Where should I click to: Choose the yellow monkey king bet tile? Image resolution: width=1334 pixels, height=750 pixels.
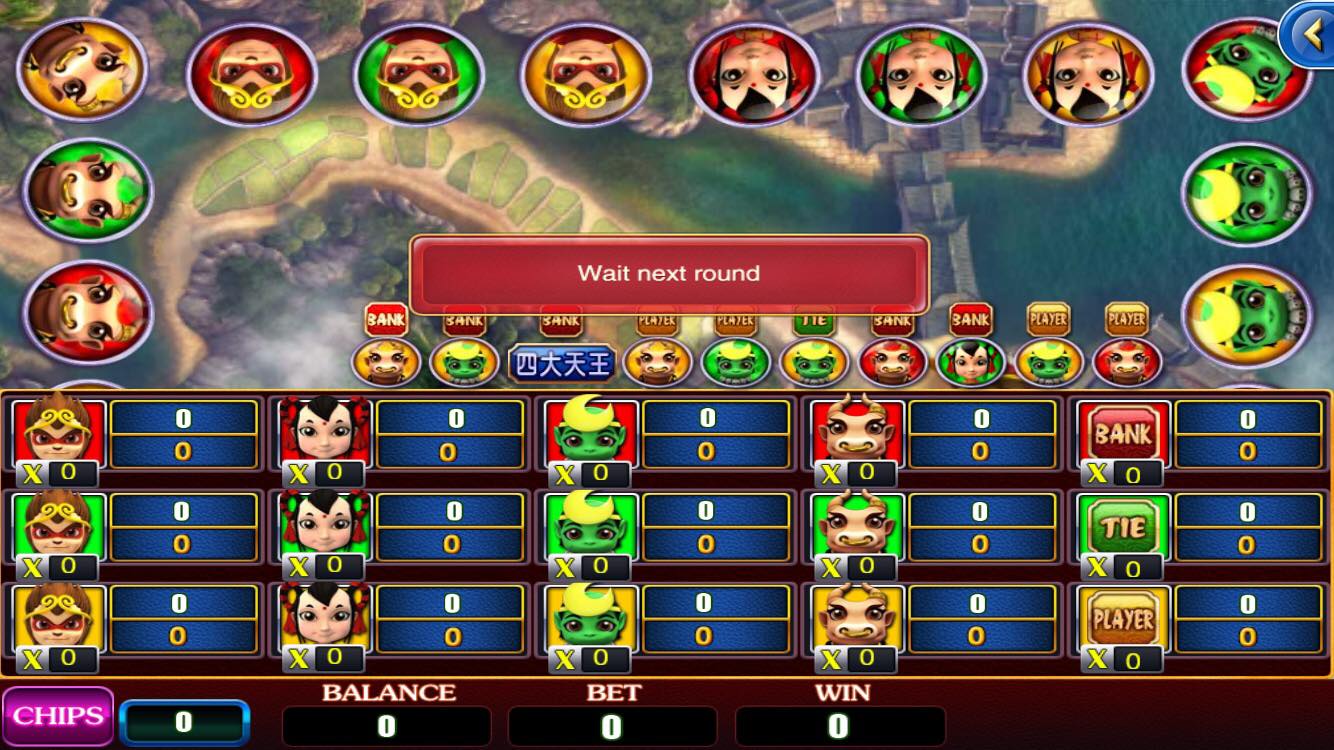(x=59, y=619)
